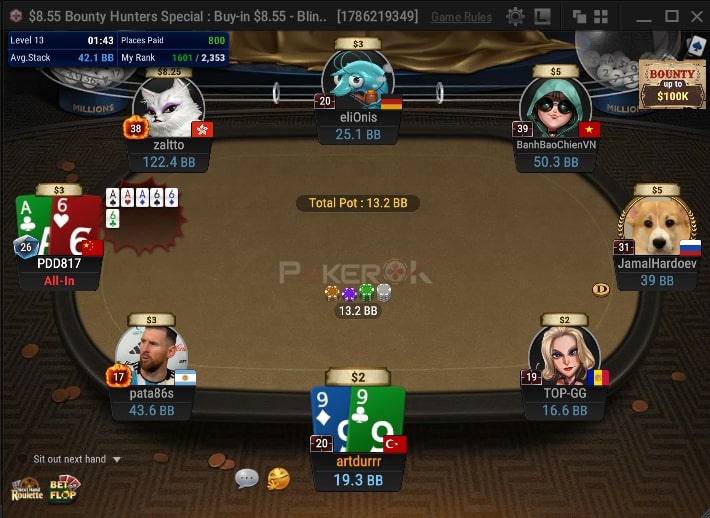Maximize the poker table window
The image size is (710, 518).
(x=671, y=17)
